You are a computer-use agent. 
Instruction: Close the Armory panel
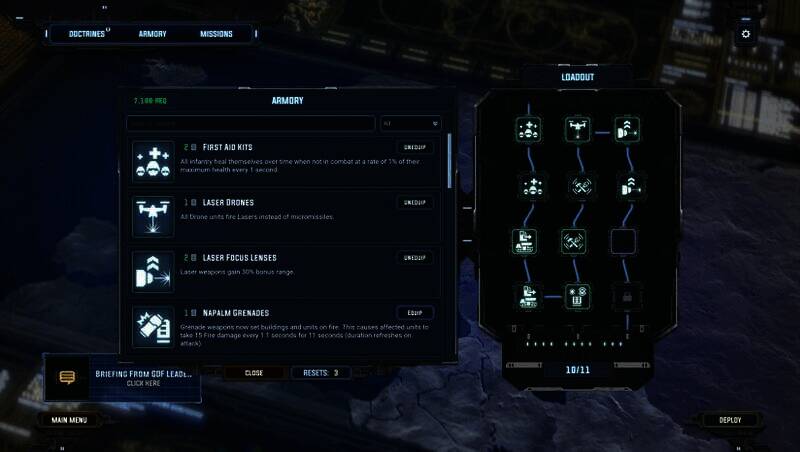click(254, 372)
